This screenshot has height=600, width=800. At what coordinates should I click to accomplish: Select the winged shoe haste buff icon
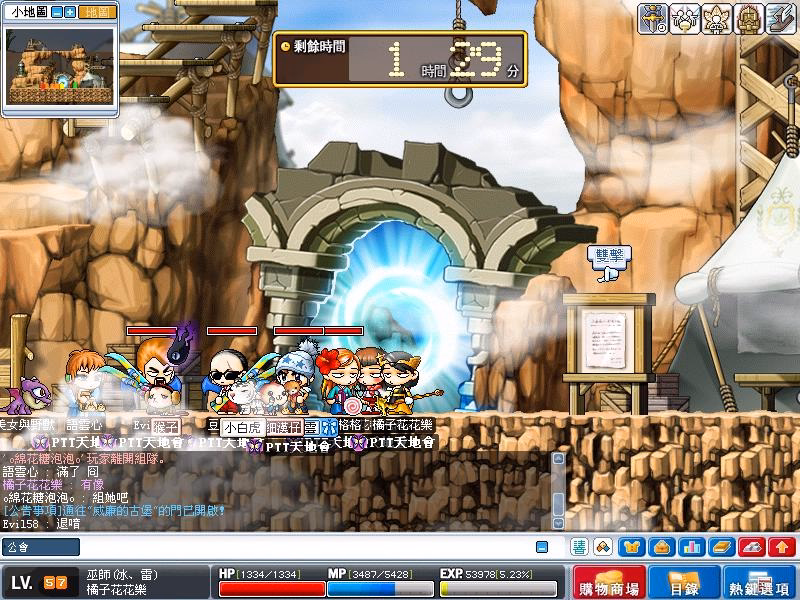(x=780, y=18)
